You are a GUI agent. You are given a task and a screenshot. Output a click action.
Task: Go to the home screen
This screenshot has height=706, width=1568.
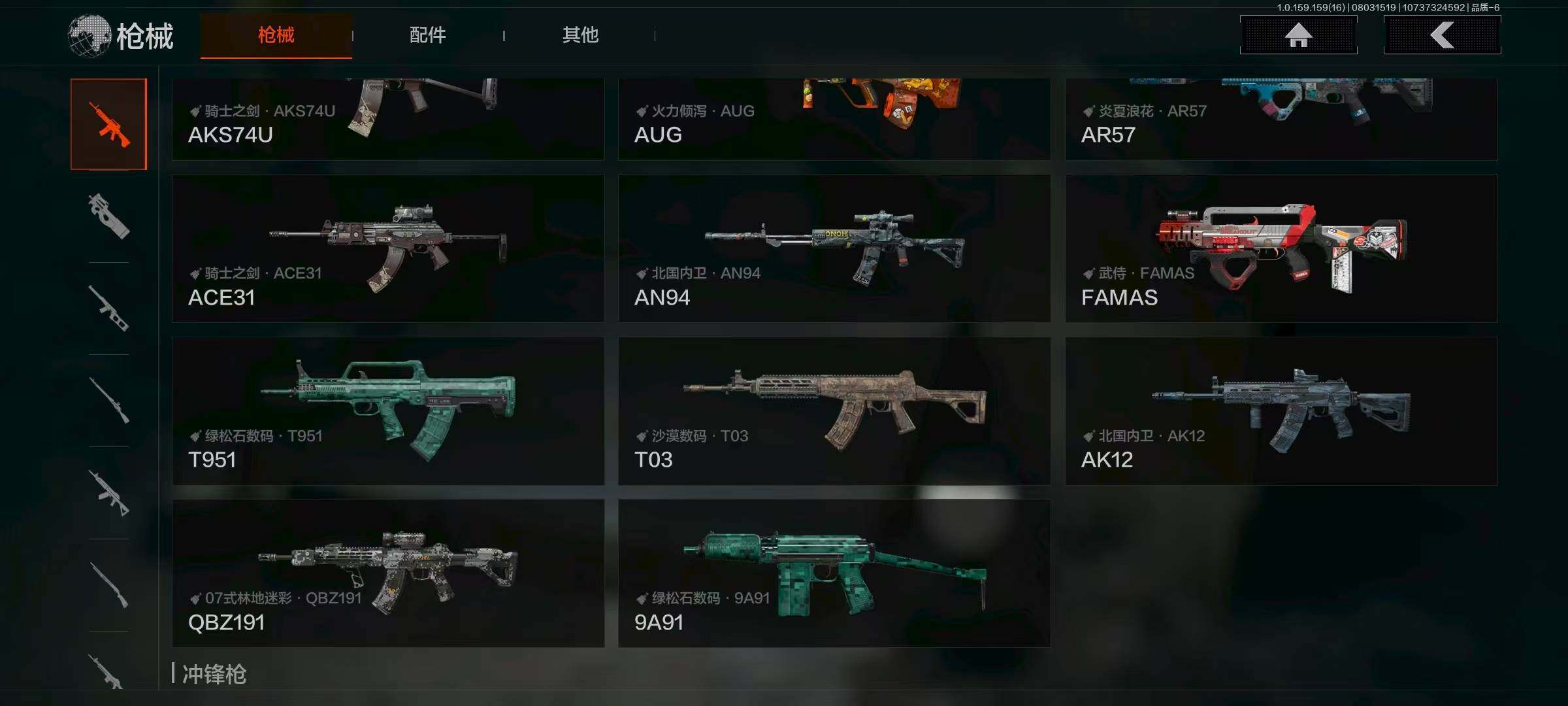point(1298,35)
